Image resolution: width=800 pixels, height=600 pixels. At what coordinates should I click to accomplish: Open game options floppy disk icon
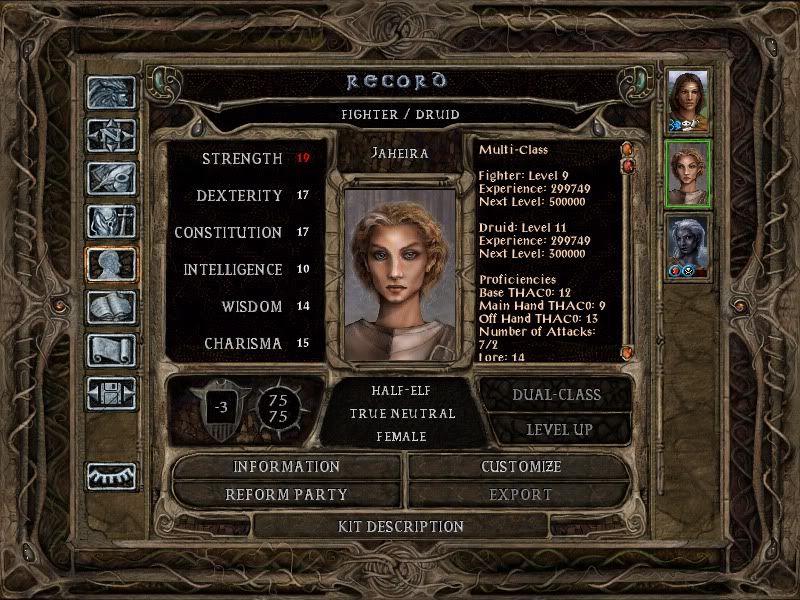pyautogui.click(x=111, y=392)
